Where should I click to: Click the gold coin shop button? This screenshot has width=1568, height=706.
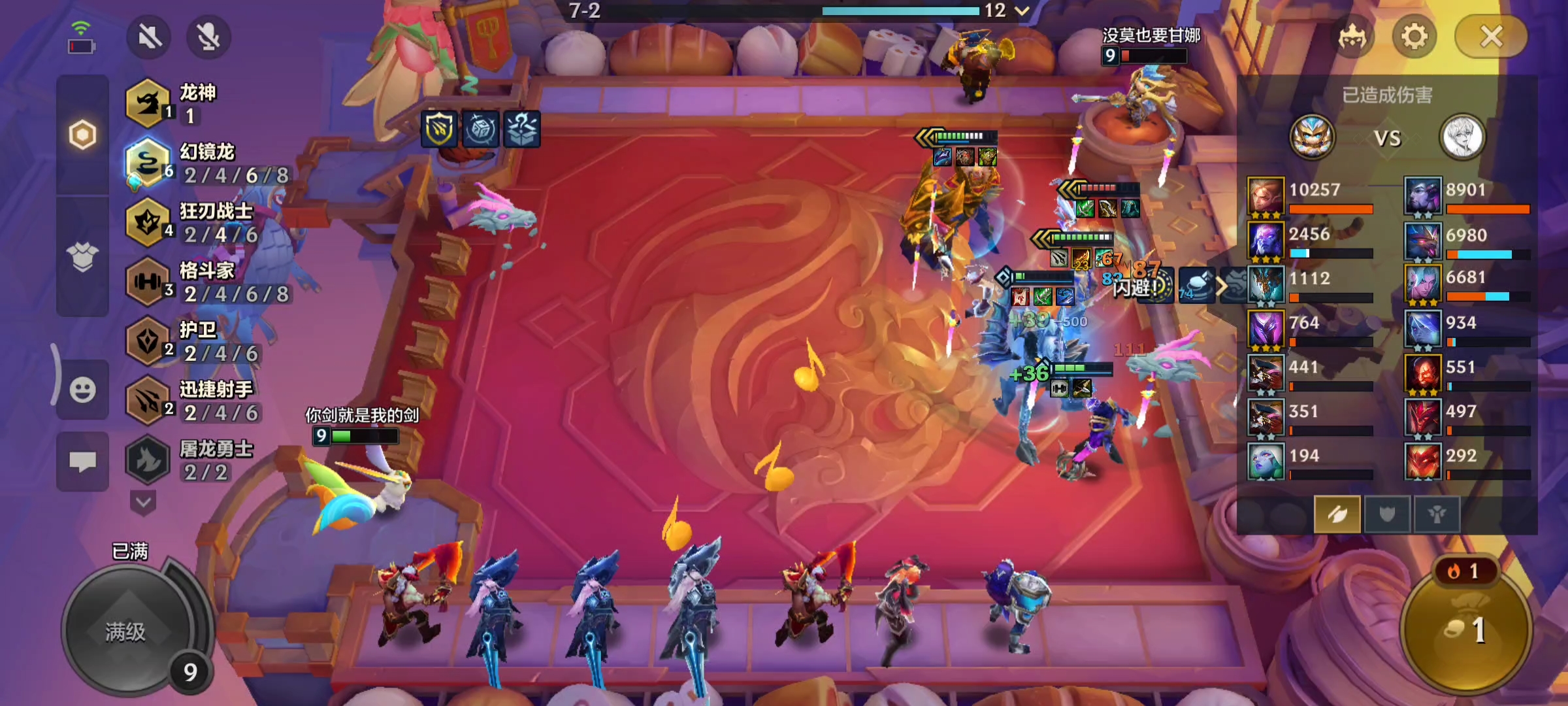click(x=1466, y=629)
